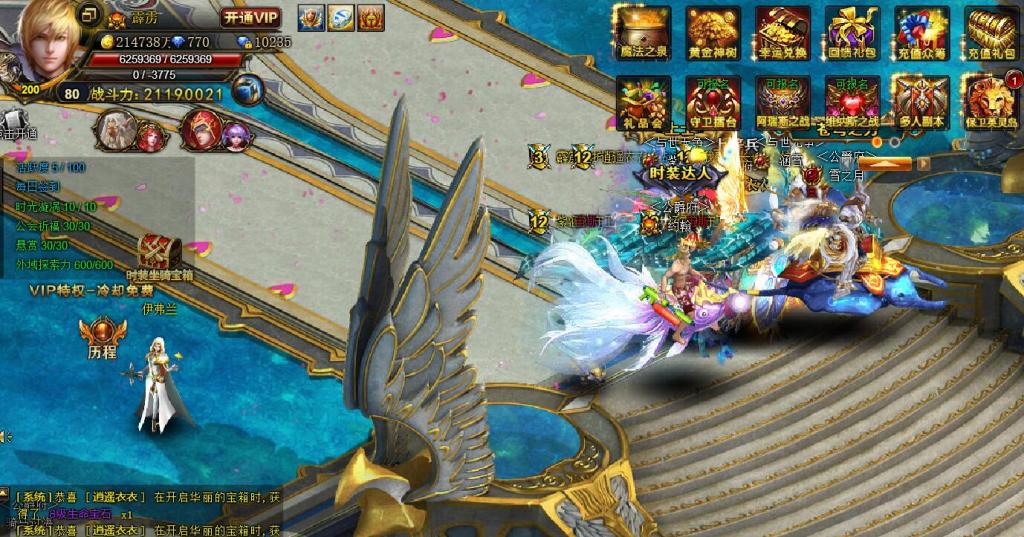Screen dimensions: 1024x537
Task: Click the blue cube icon beside combat power
Action: tap(247, 90)
